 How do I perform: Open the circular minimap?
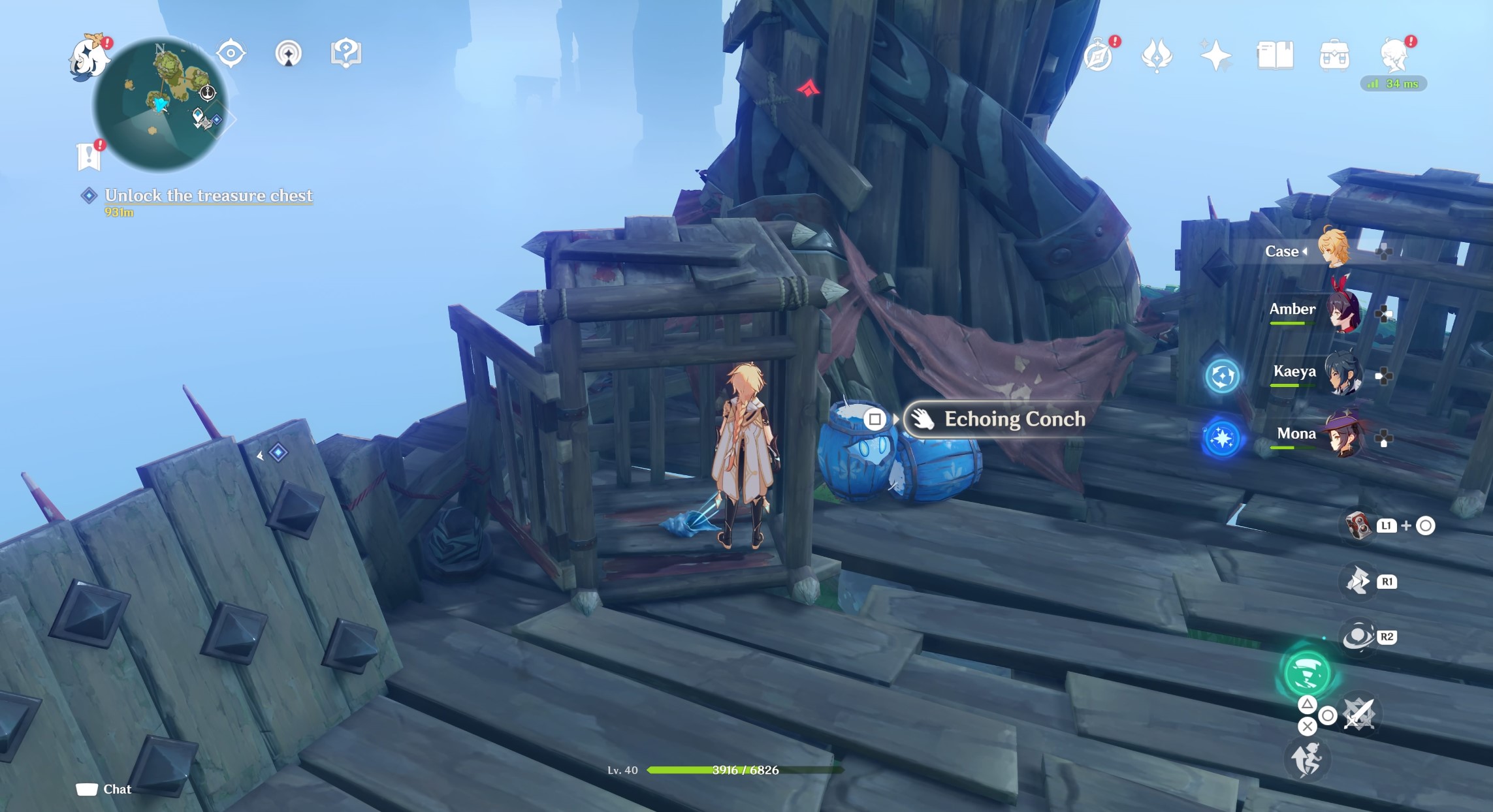coord(161,103)
